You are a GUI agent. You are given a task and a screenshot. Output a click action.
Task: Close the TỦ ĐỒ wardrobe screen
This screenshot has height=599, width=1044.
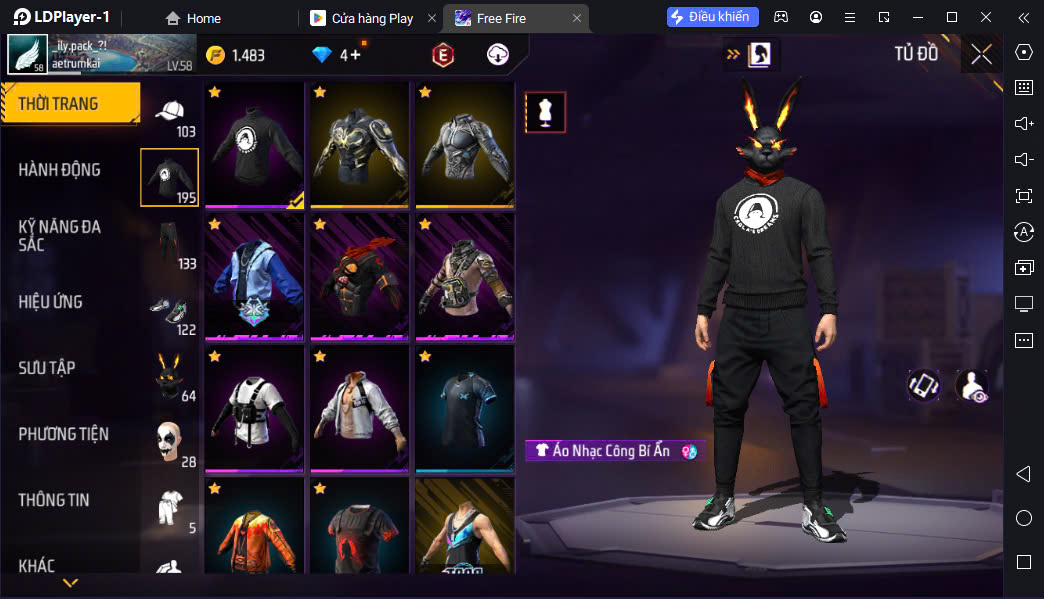click(x=981, y=55)
